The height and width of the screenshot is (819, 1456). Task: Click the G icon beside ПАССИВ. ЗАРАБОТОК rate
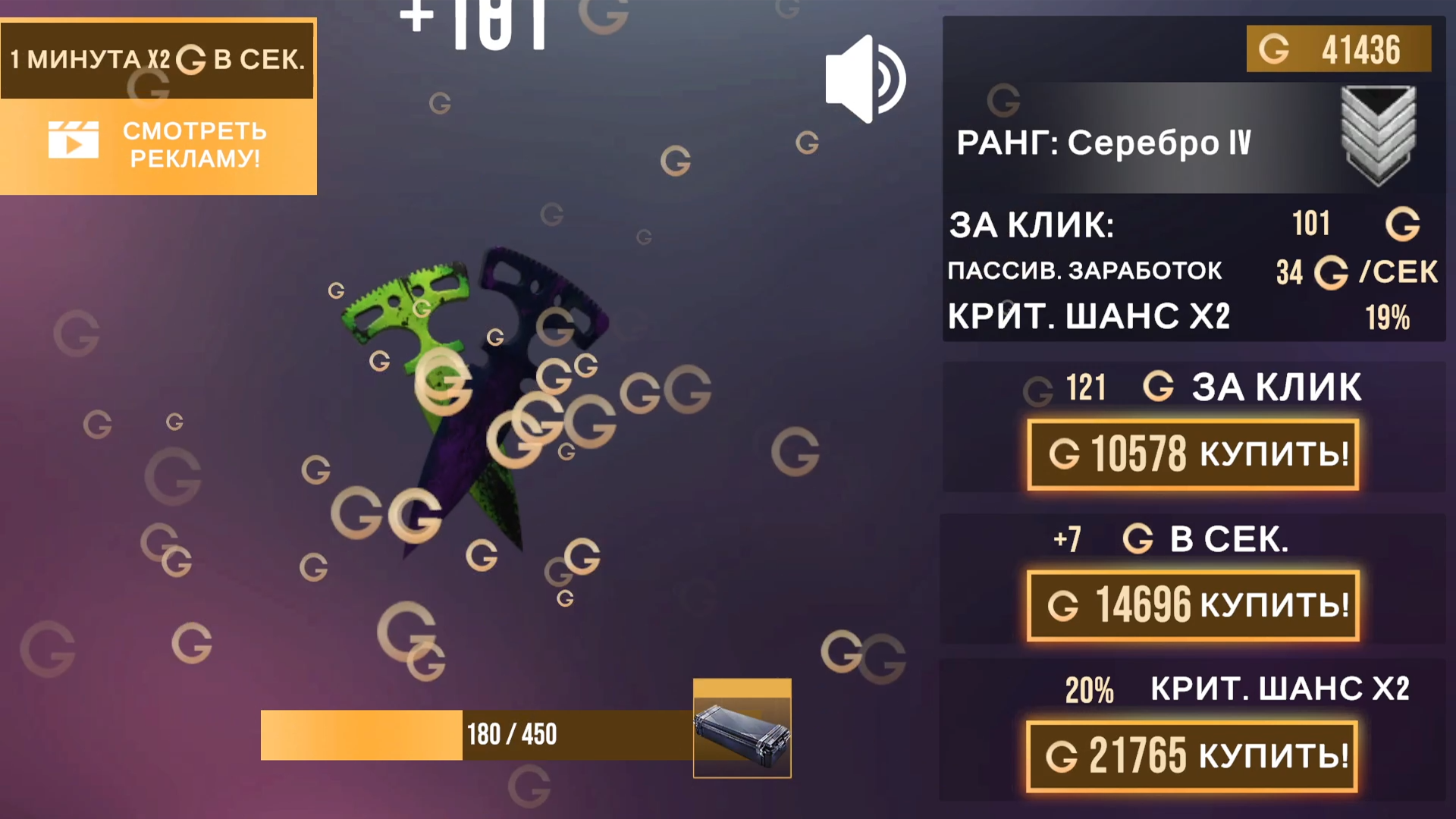coord(1329,271)
